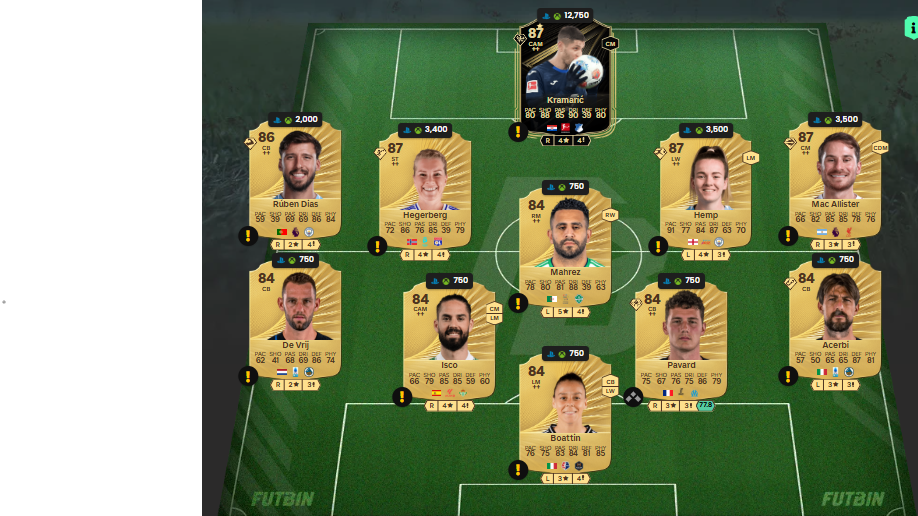Click the yellow warning icon beside Acerbi
This screenshot has height=516, width=918.
tap(788, 376)
